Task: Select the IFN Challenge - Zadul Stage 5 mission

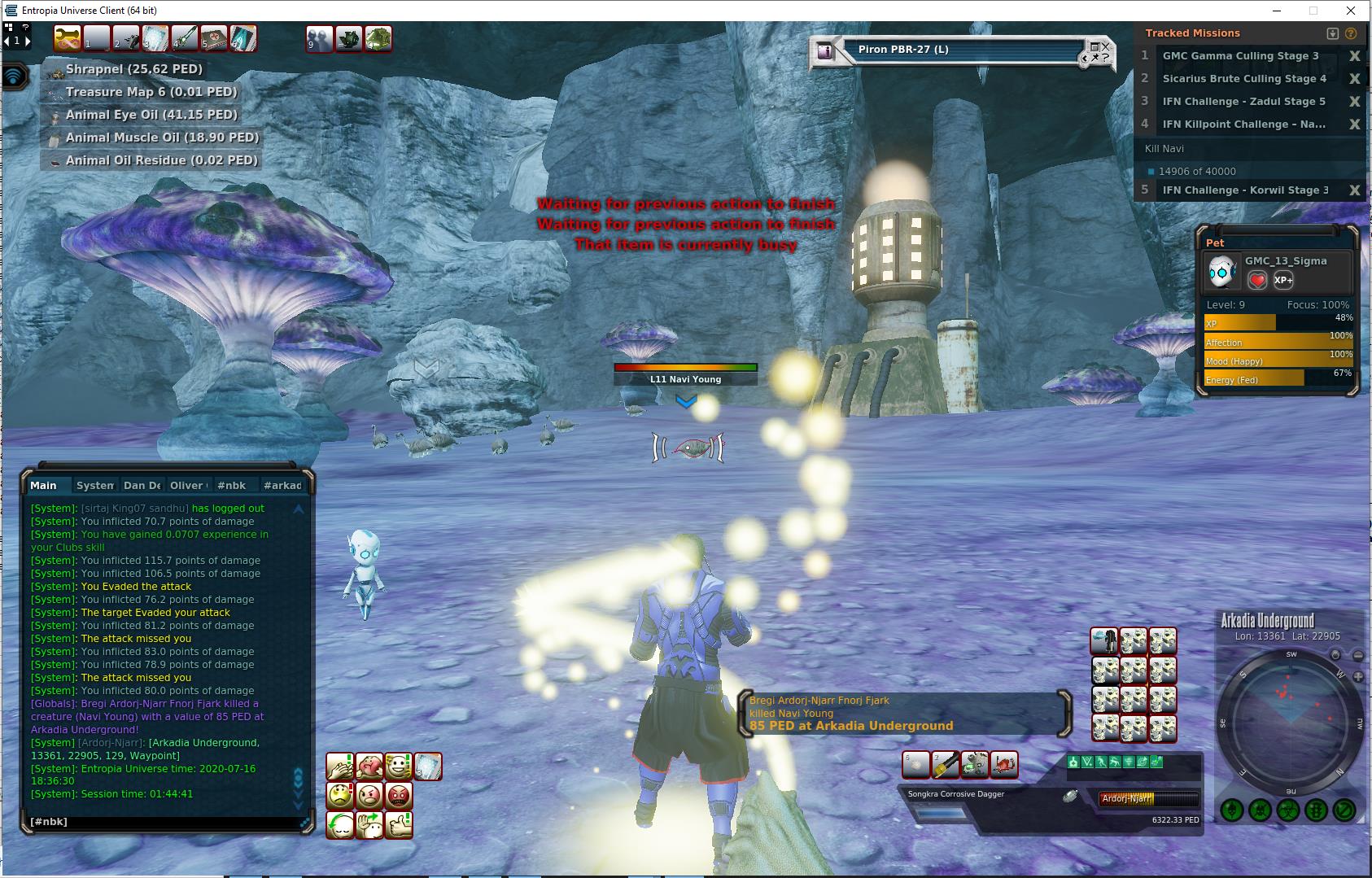Action: pyautogui.click(x=1243, y=102)
